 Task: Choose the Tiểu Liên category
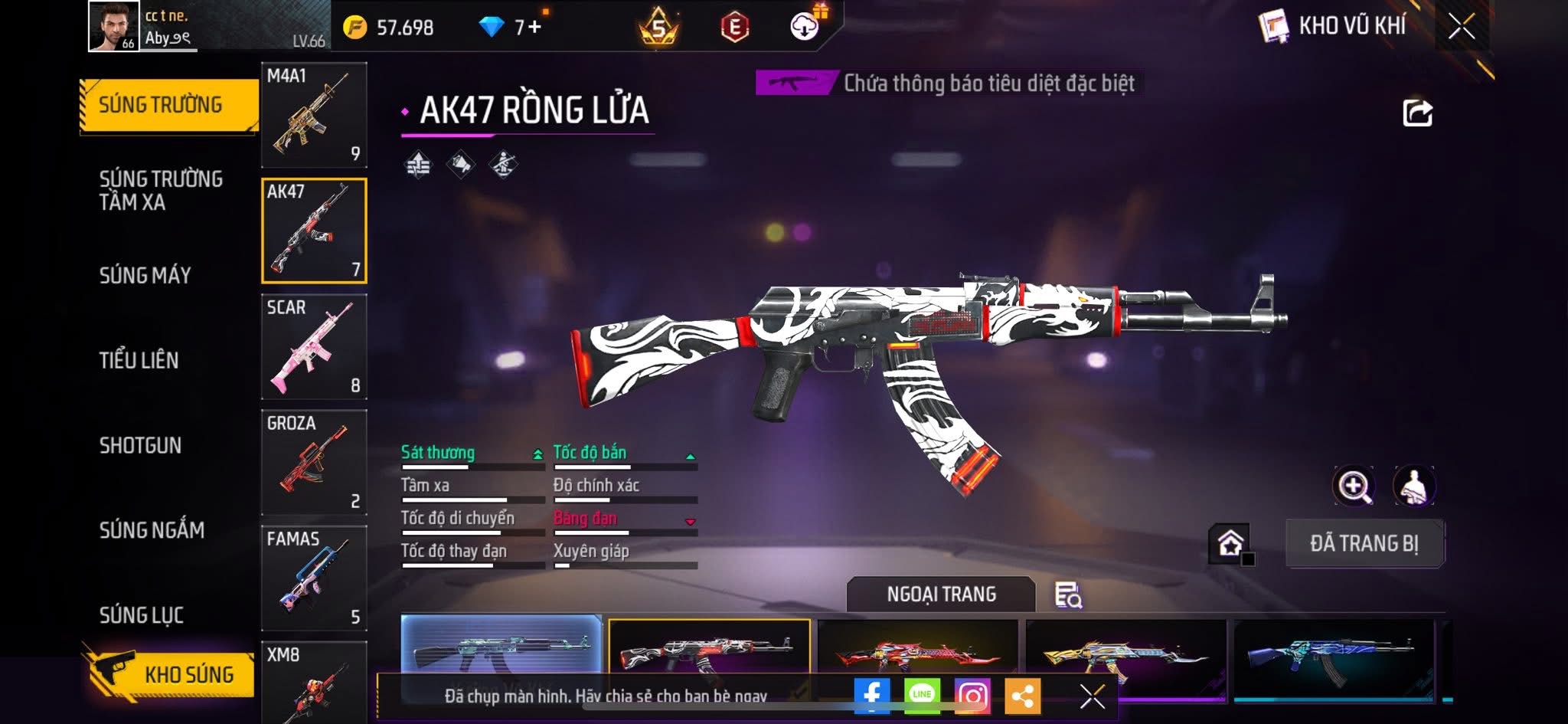pyautogui.click(x=139, y=360)
